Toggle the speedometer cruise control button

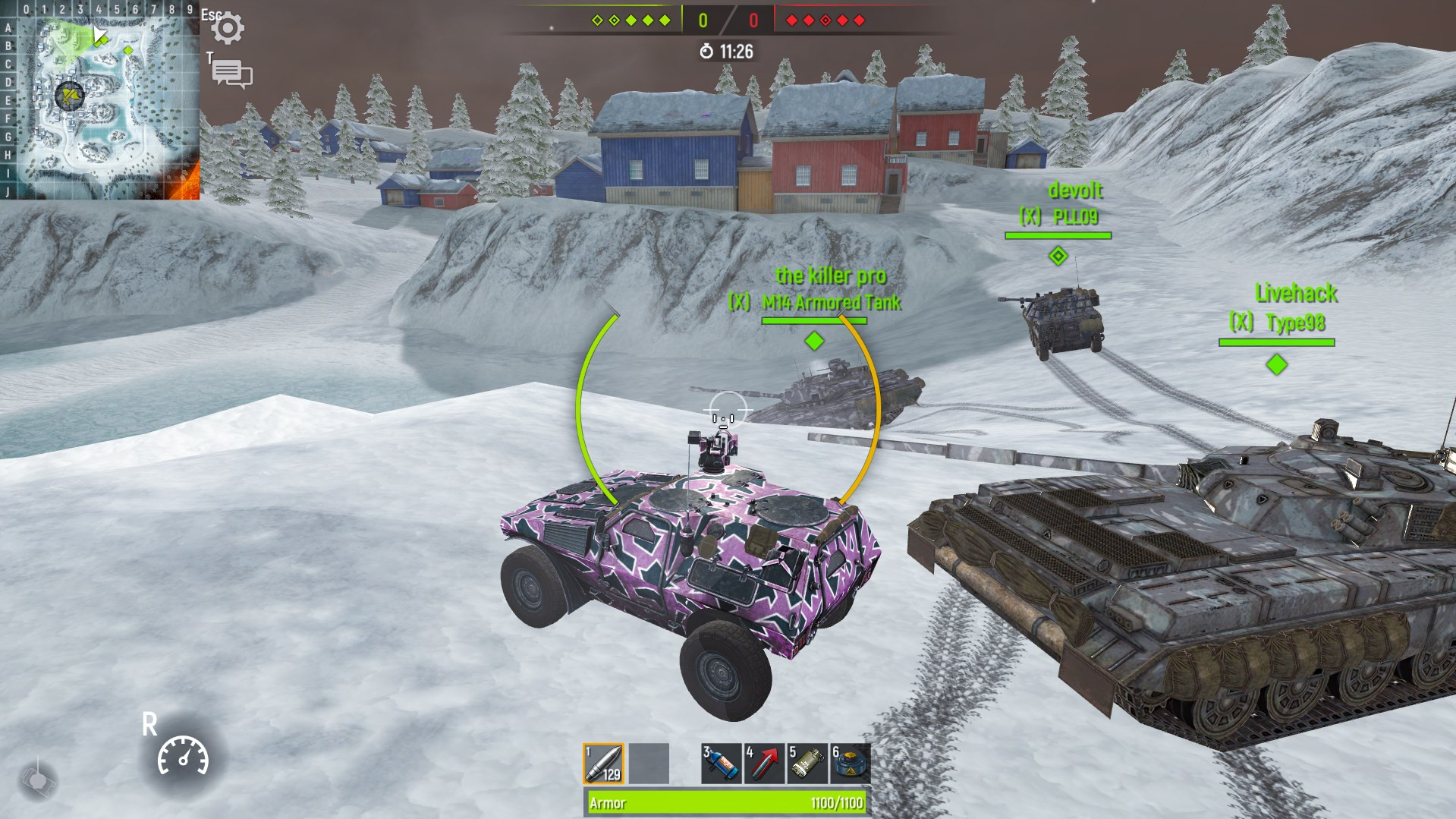[183, 756]
